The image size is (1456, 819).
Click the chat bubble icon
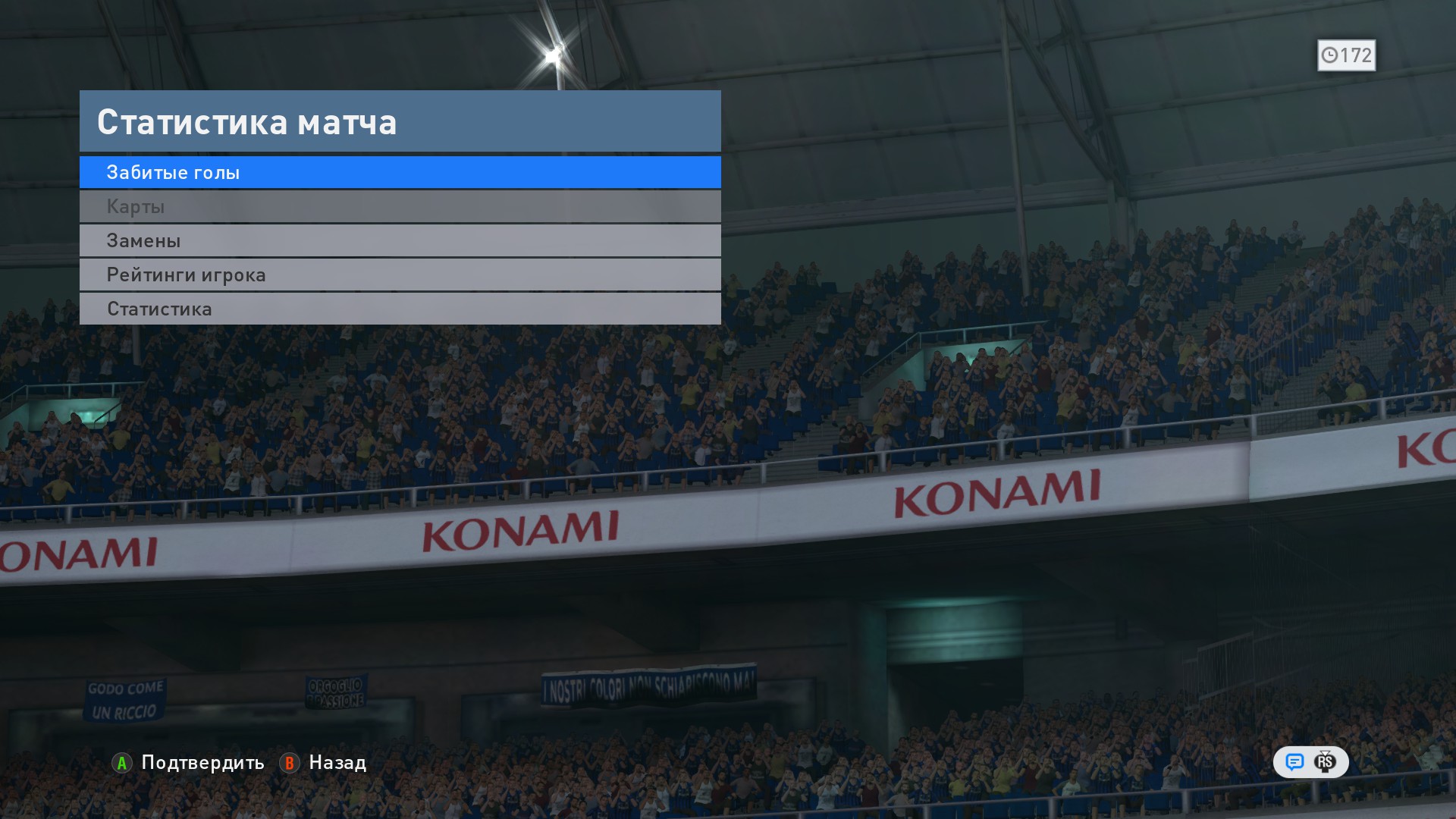[1294, 762]
